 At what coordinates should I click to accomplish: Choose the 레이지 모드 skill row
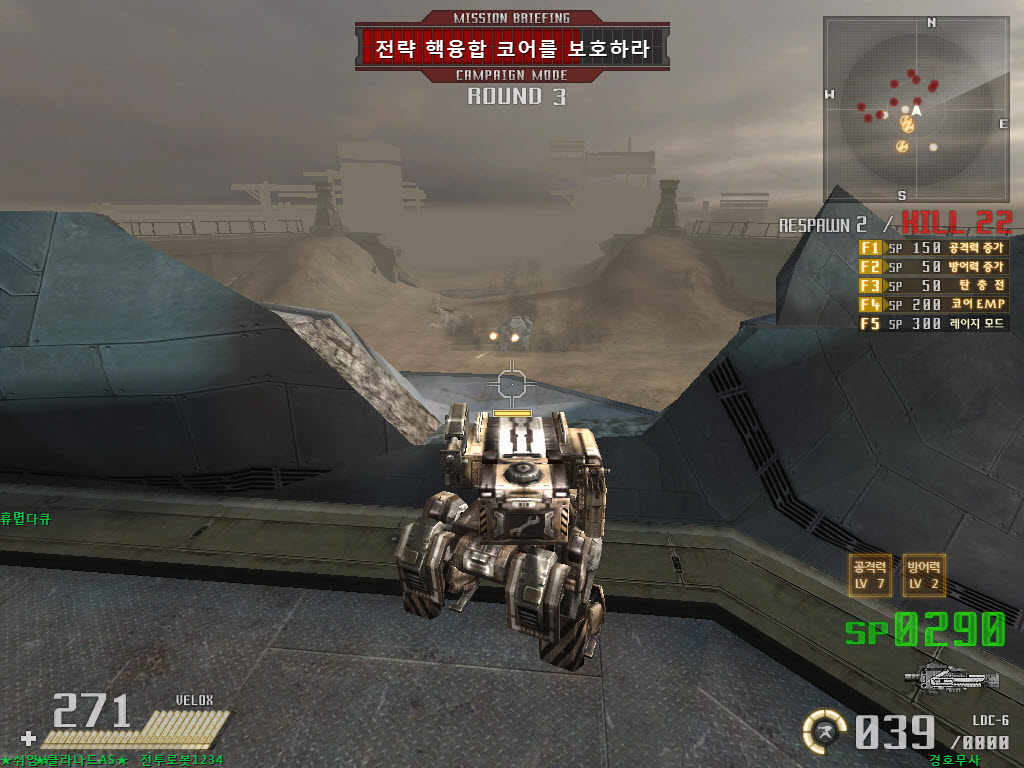933,323
